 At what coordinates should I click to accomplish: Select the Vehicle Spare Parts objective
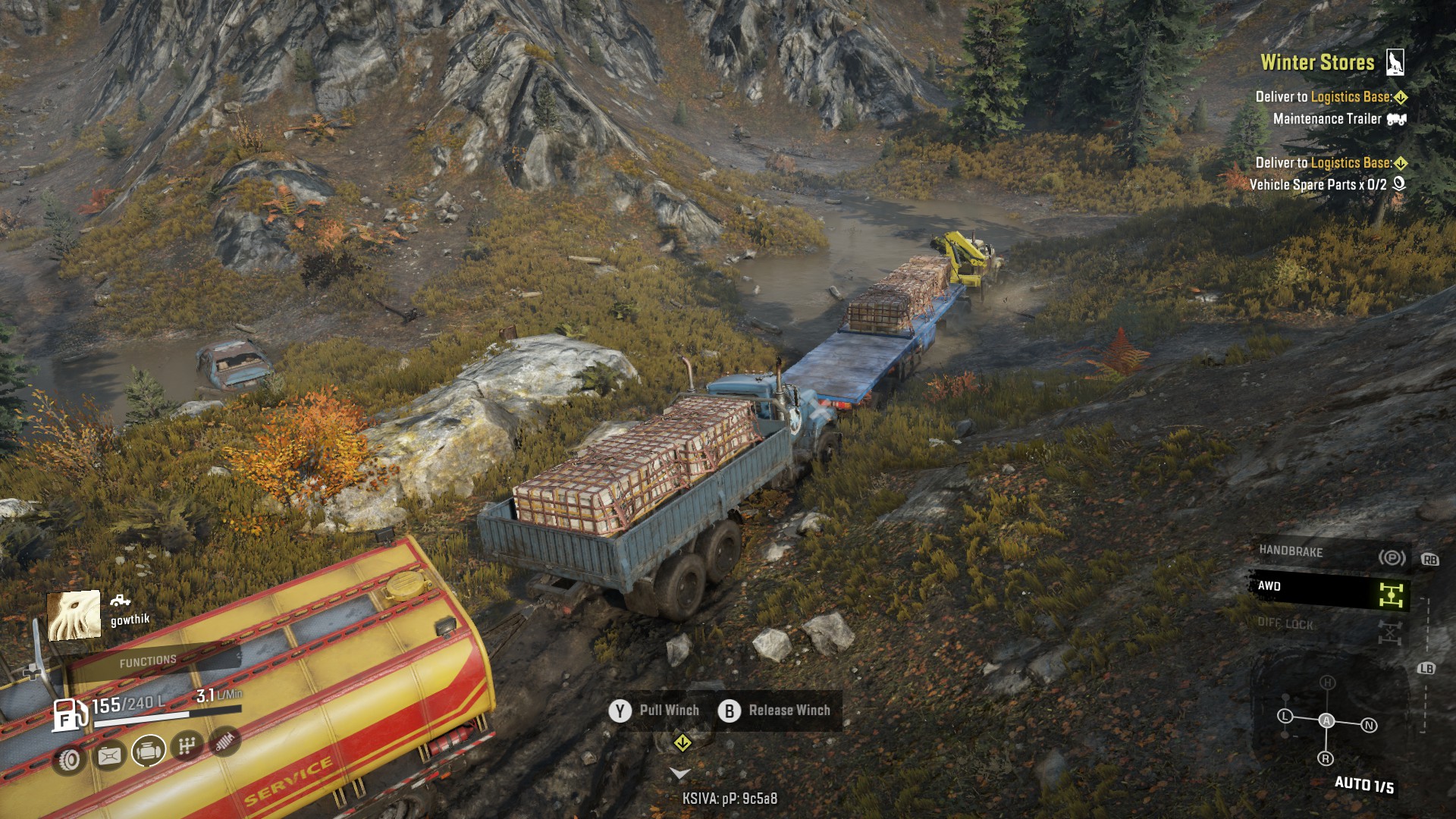click(1317, 185)
